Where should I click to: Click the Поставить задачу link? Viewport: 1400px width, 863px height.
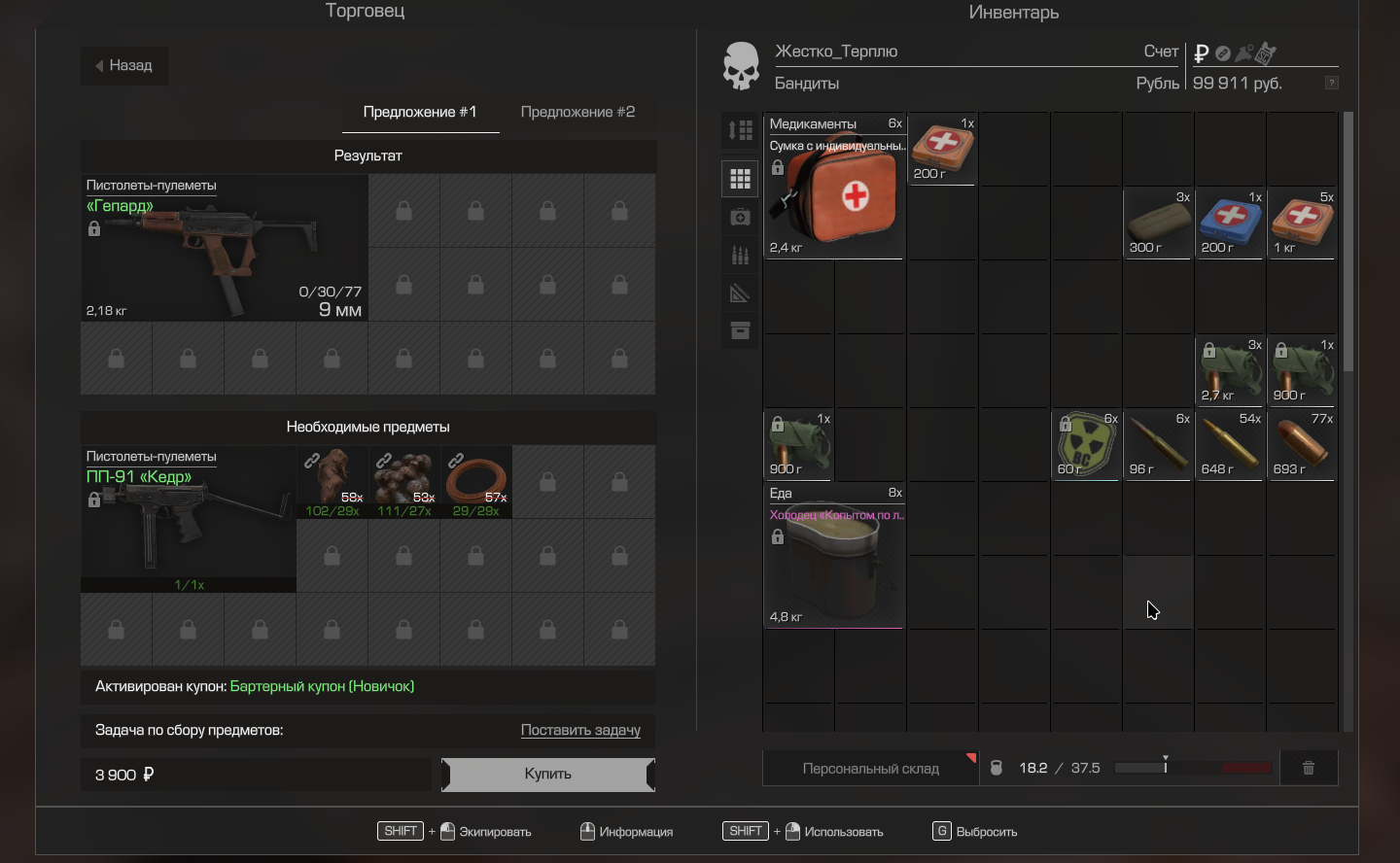580,730
